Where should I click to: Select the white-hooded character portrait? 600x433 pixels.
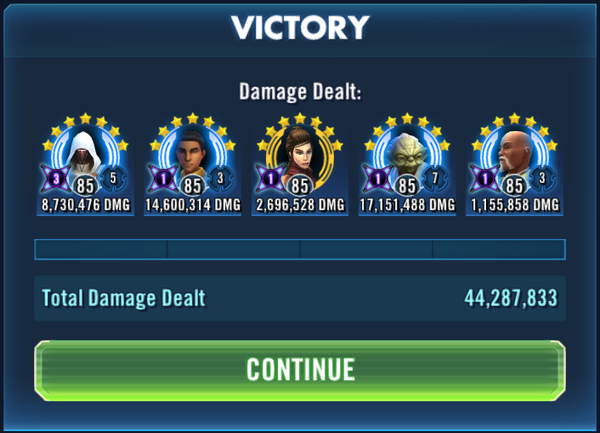point(86,155)
